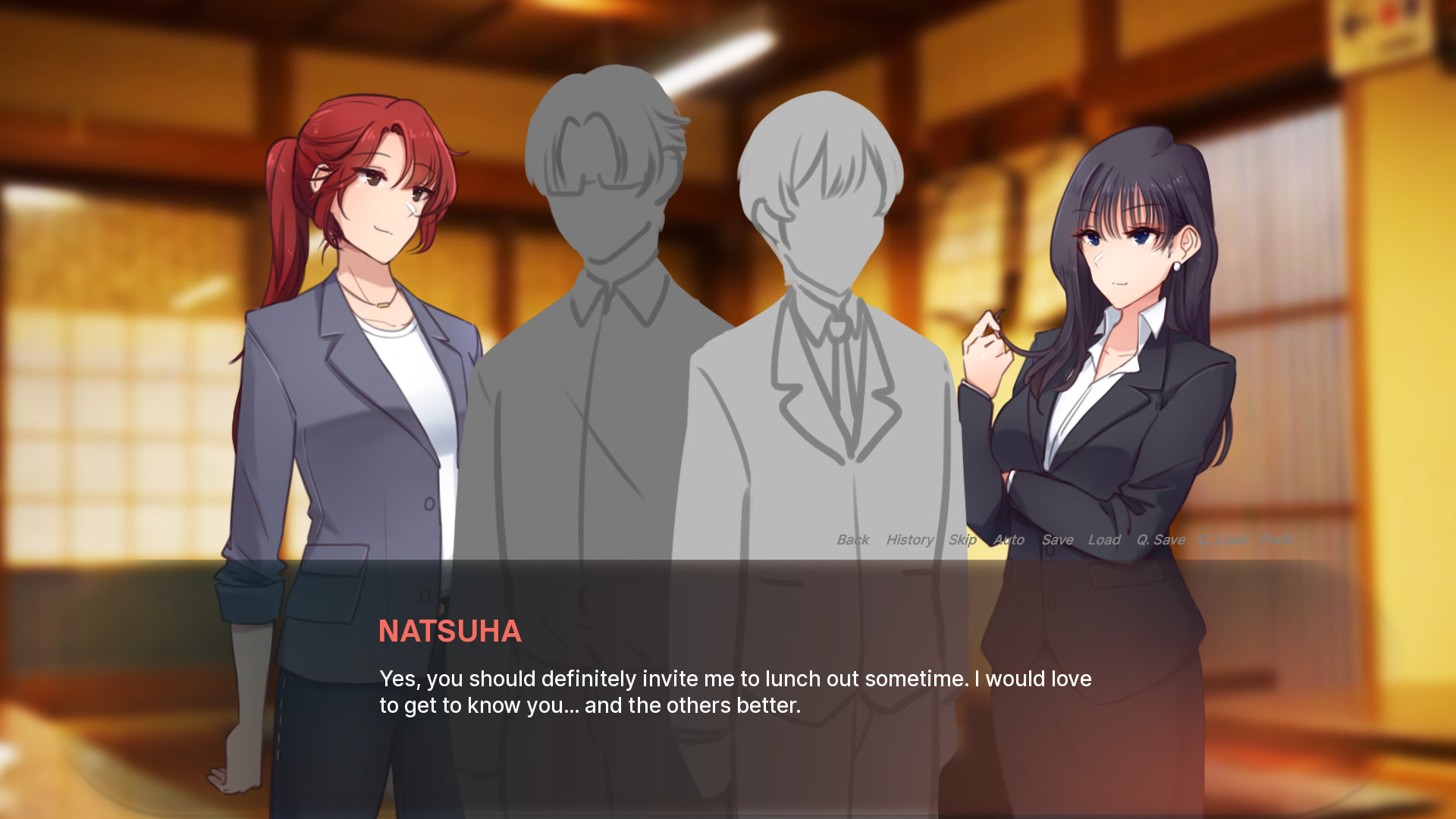Open the Load screen

[1105, 540]
